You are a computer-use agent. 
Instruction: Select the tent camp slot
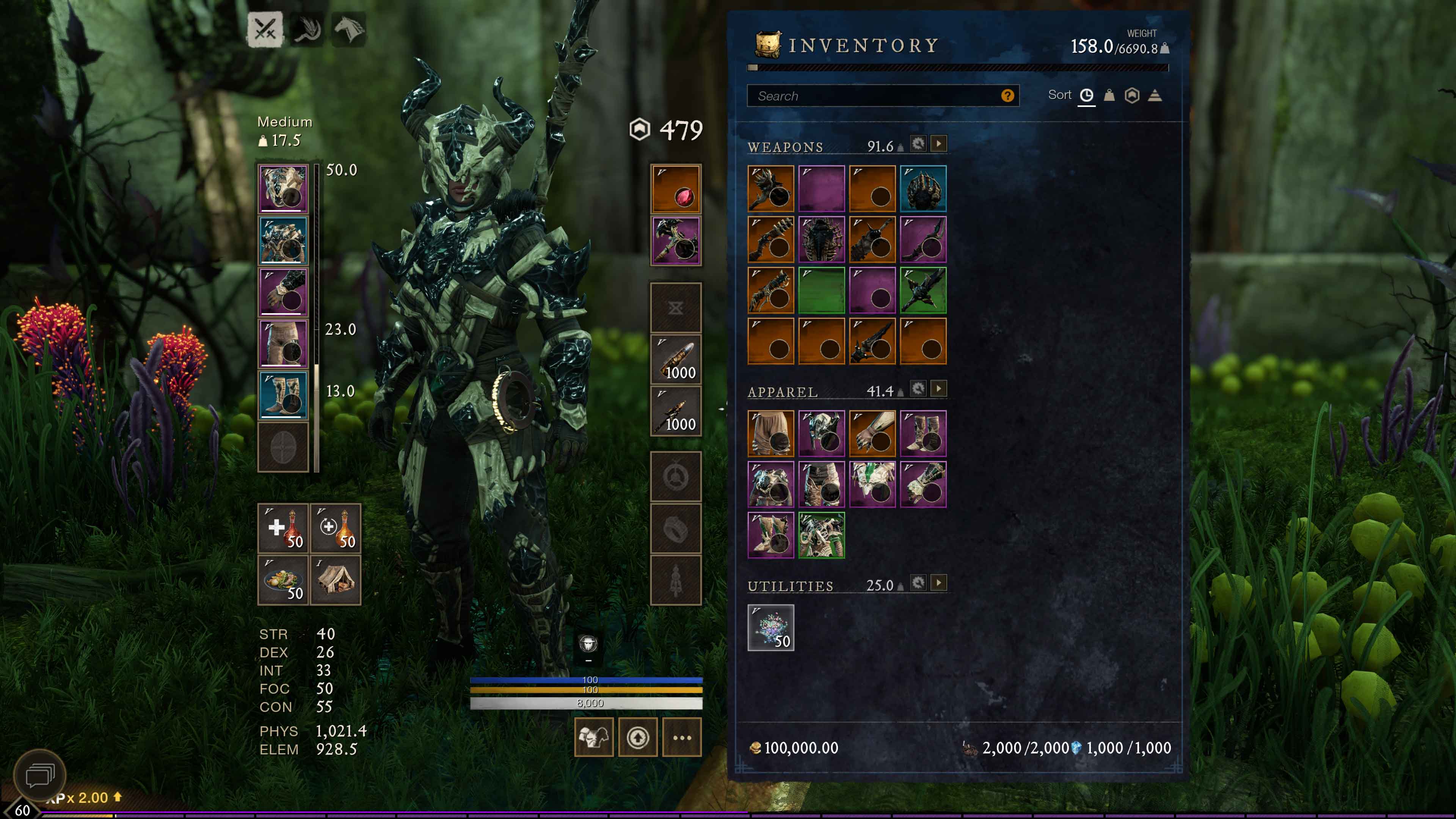click(x=336, y=580)
